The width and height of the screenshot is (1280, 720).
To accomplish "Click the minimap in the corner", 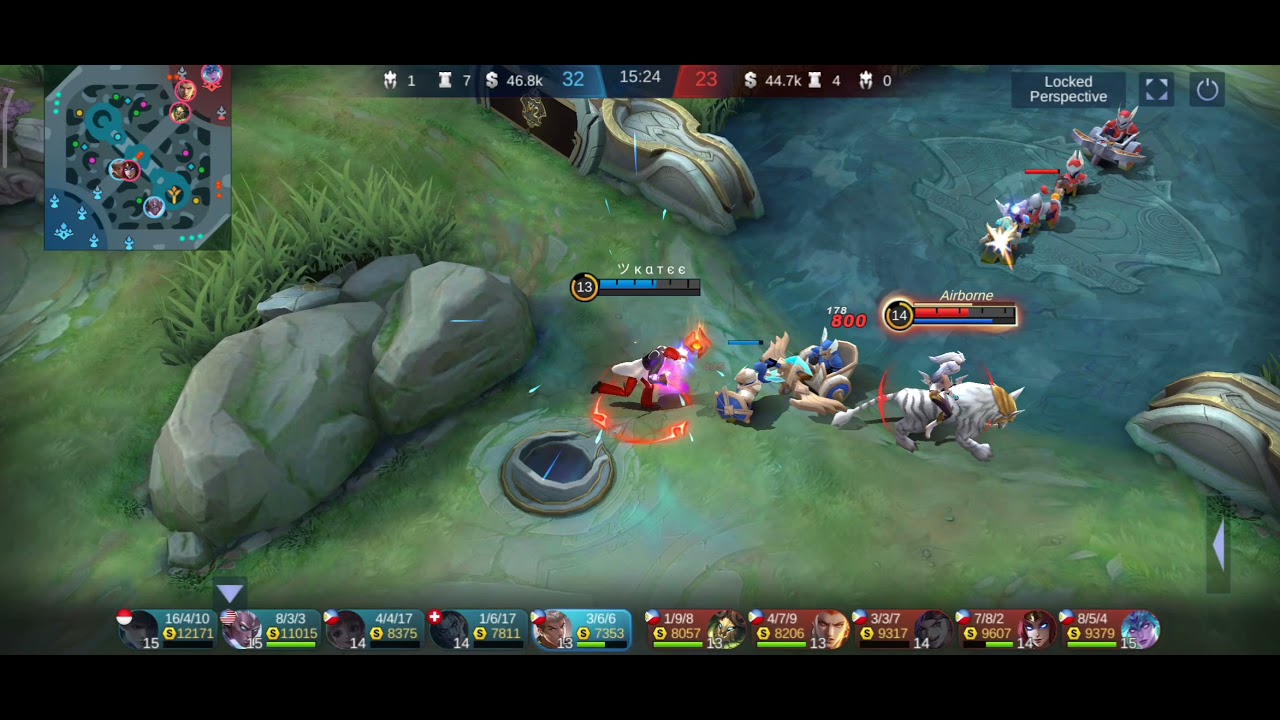I will click(x=138, y=157).
